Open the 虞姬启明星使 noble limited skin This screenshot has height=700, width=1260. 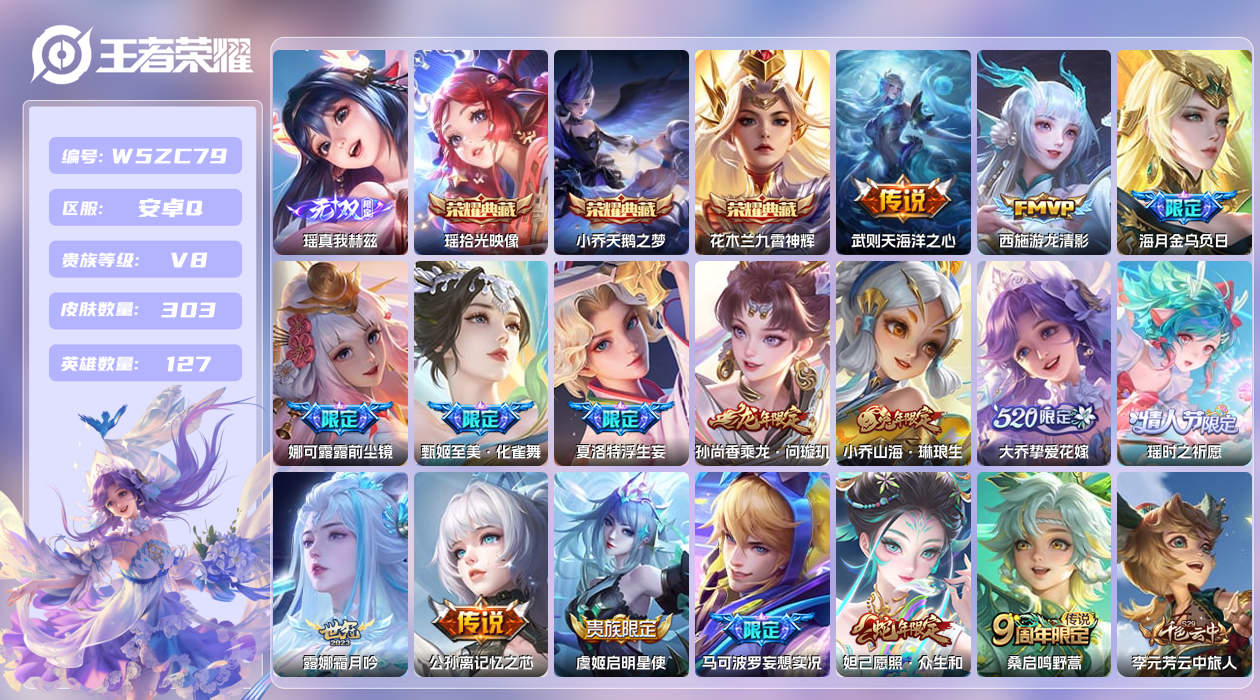click(621, 574)
